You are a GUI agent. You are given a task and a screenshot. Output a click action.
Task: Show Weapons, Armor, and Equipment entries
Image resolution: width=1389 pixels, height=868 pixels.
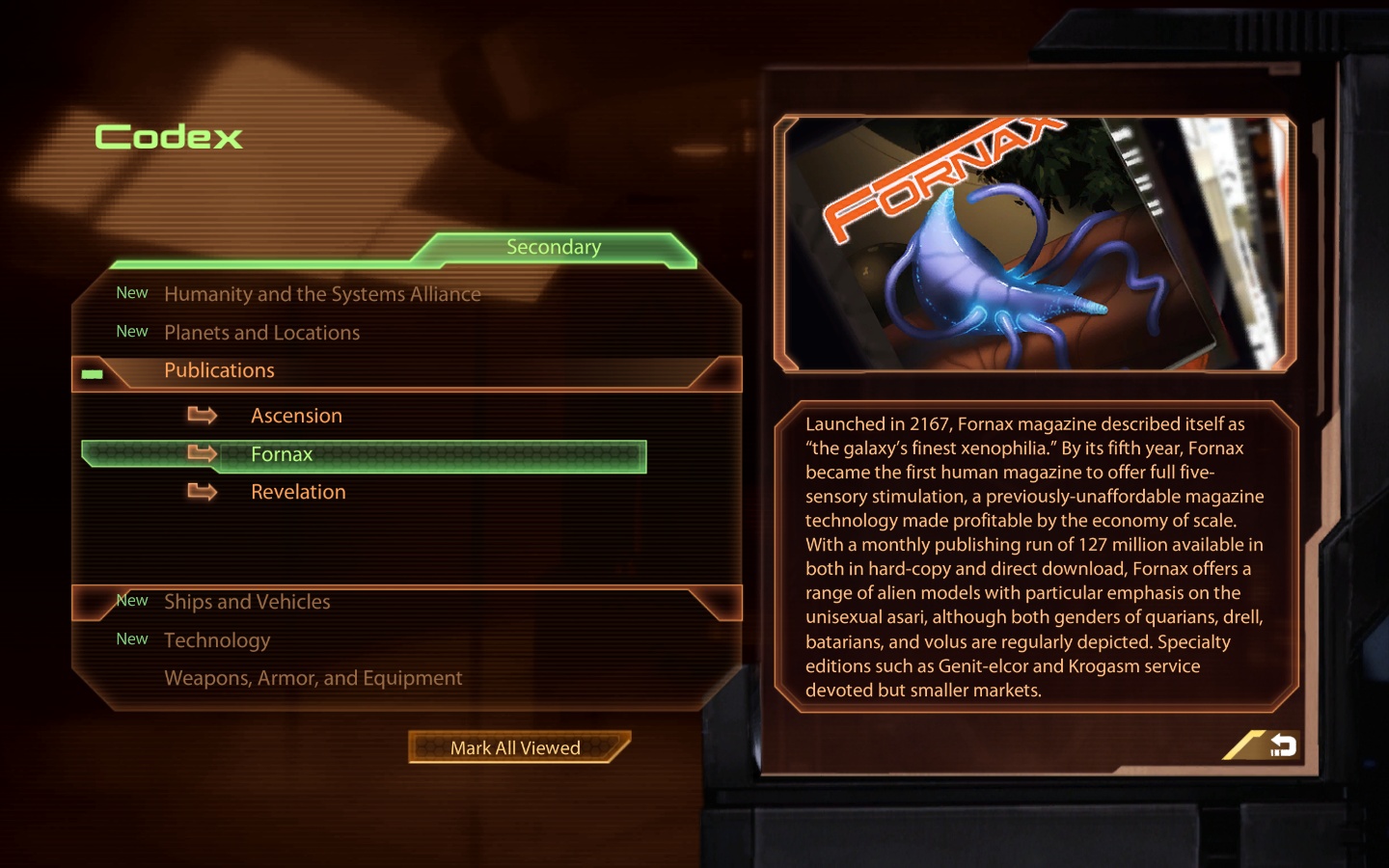point(313,678)
